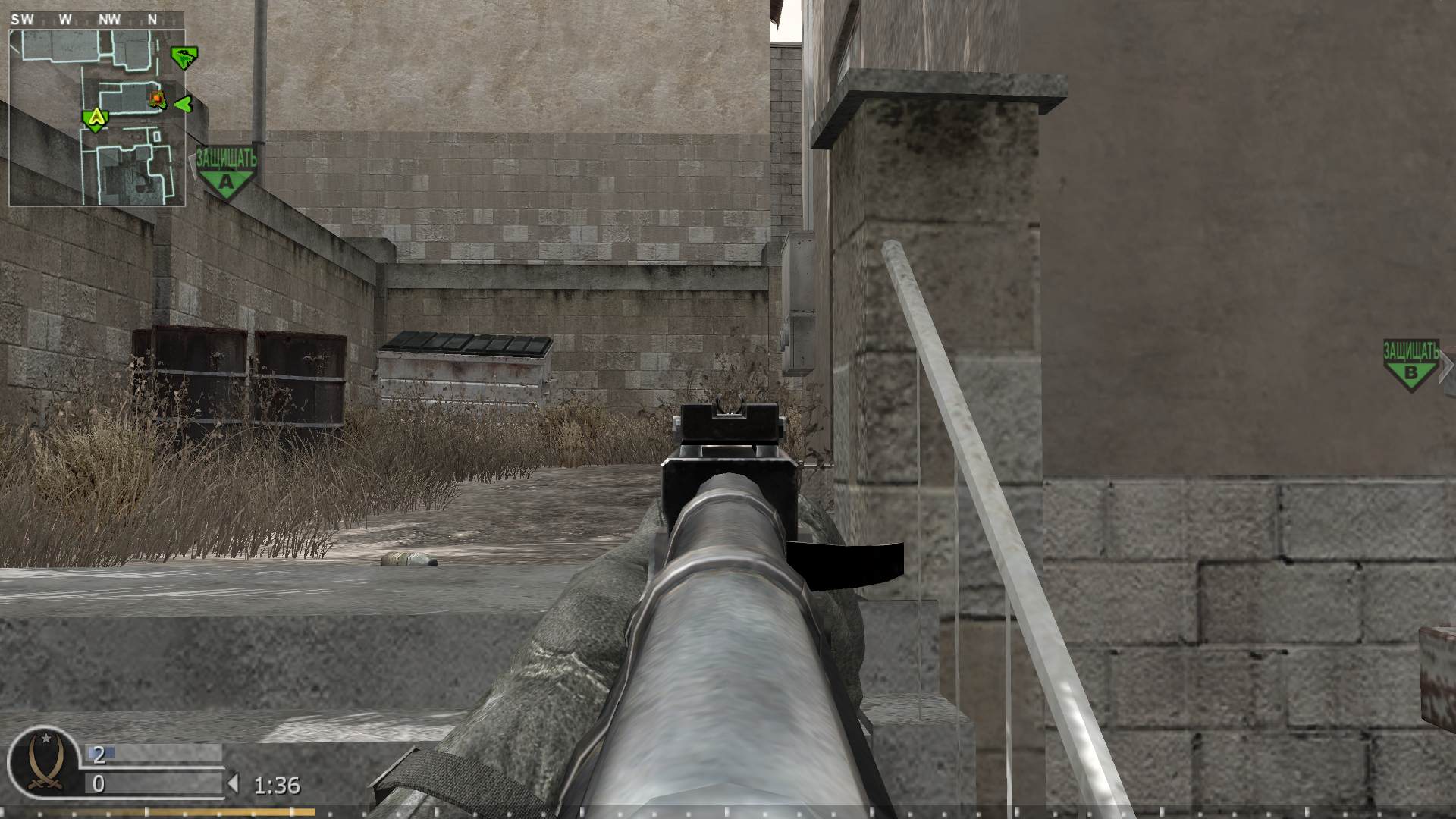This screenshot has height=819, width=1456.
Task: Open the compass heading N on the minimap
Action: (153, 20)
